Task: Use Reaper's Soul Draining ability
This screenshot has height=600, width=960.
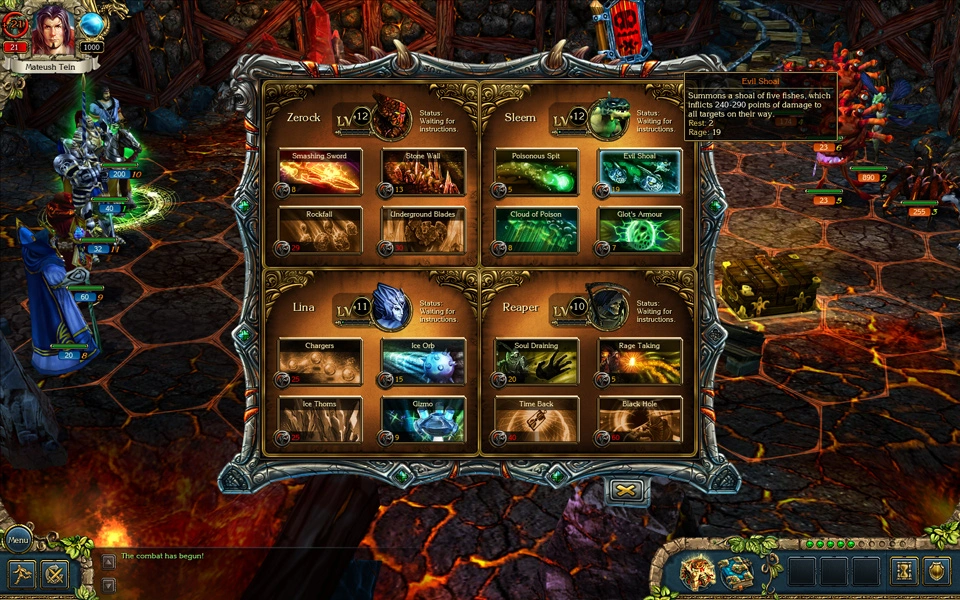Action: 537,362
